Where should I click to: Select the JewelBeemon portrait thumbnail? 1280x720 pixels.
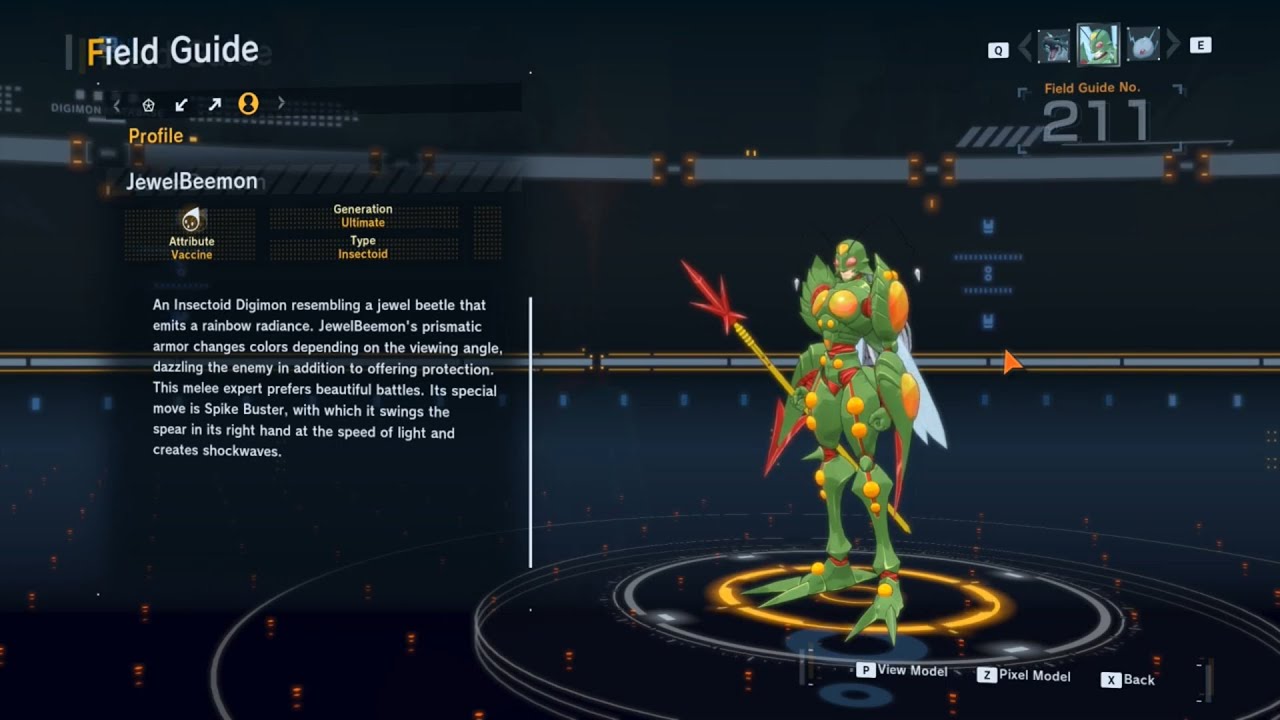pos(1097,45)
